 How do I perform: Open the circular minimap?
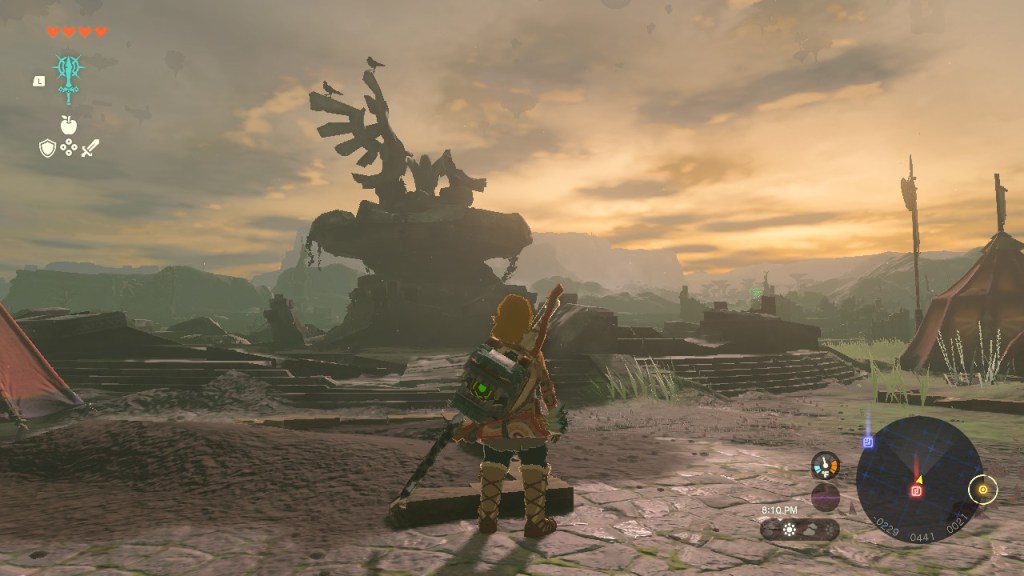pyautogui.click(x=917, y=480)
